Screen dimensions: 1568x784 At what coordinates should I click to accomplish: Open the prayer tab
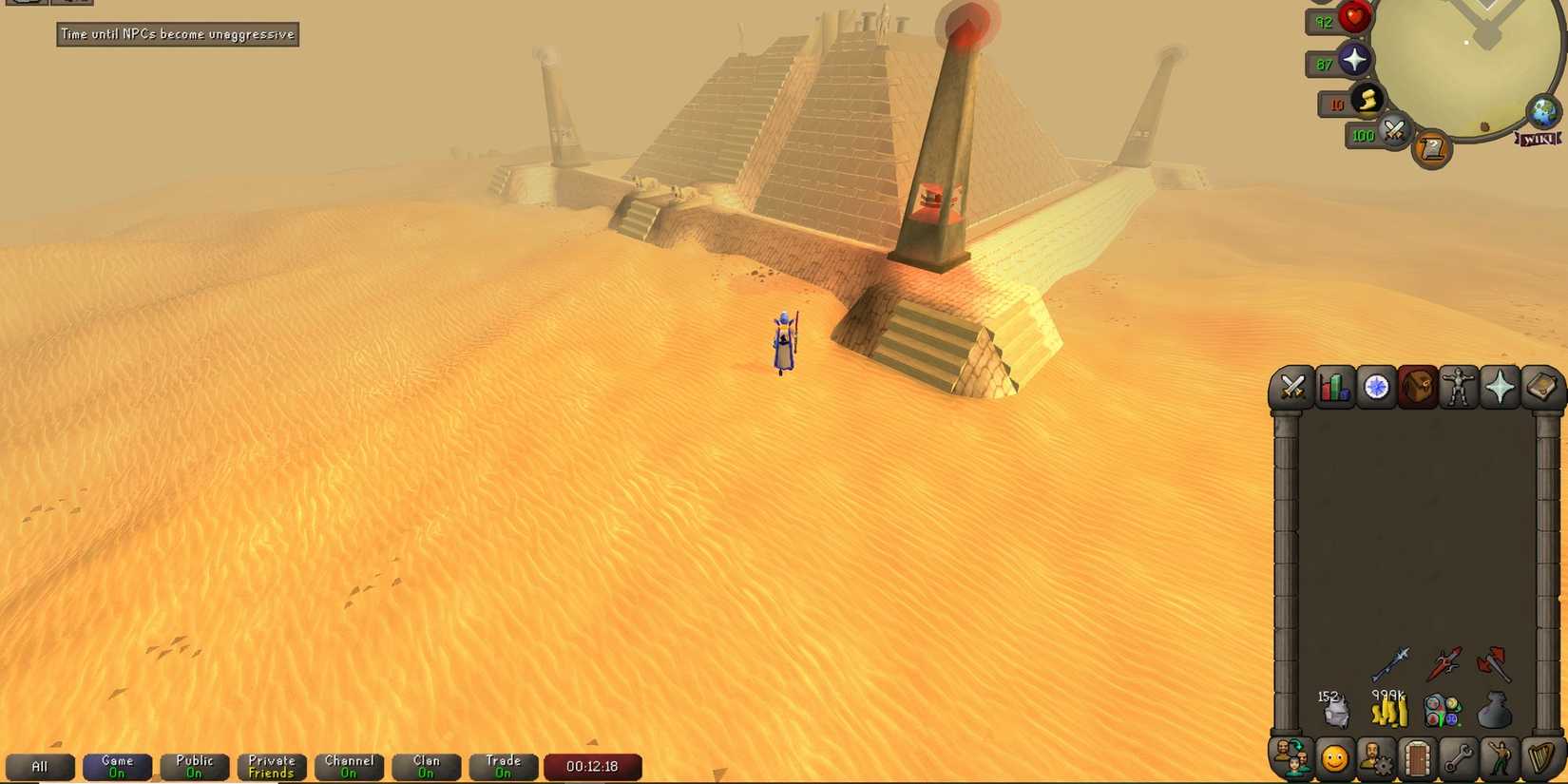pos(1500,388)
